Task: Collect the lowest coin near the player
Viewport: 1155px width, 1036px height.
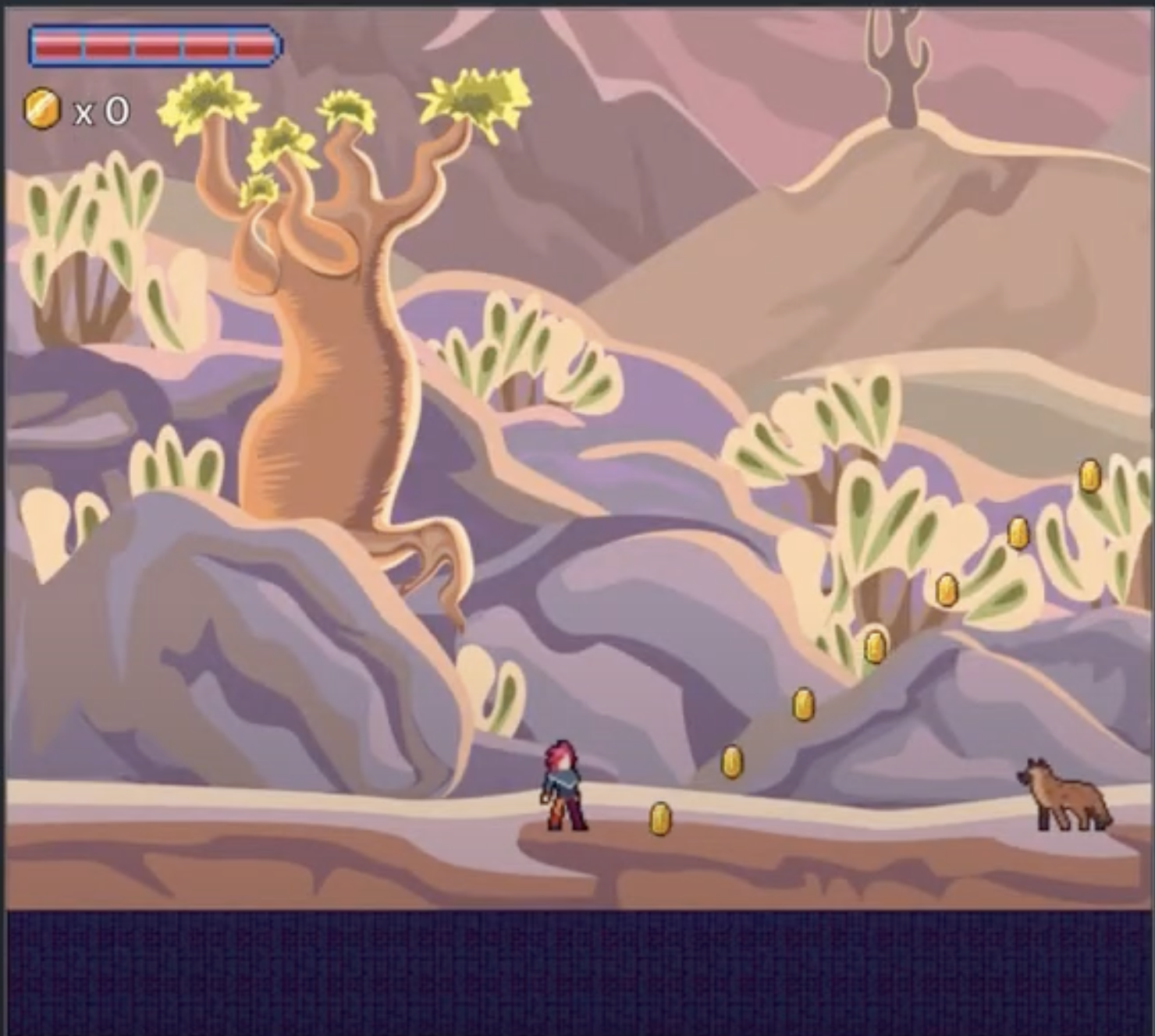Action: [x=658, y=818]
